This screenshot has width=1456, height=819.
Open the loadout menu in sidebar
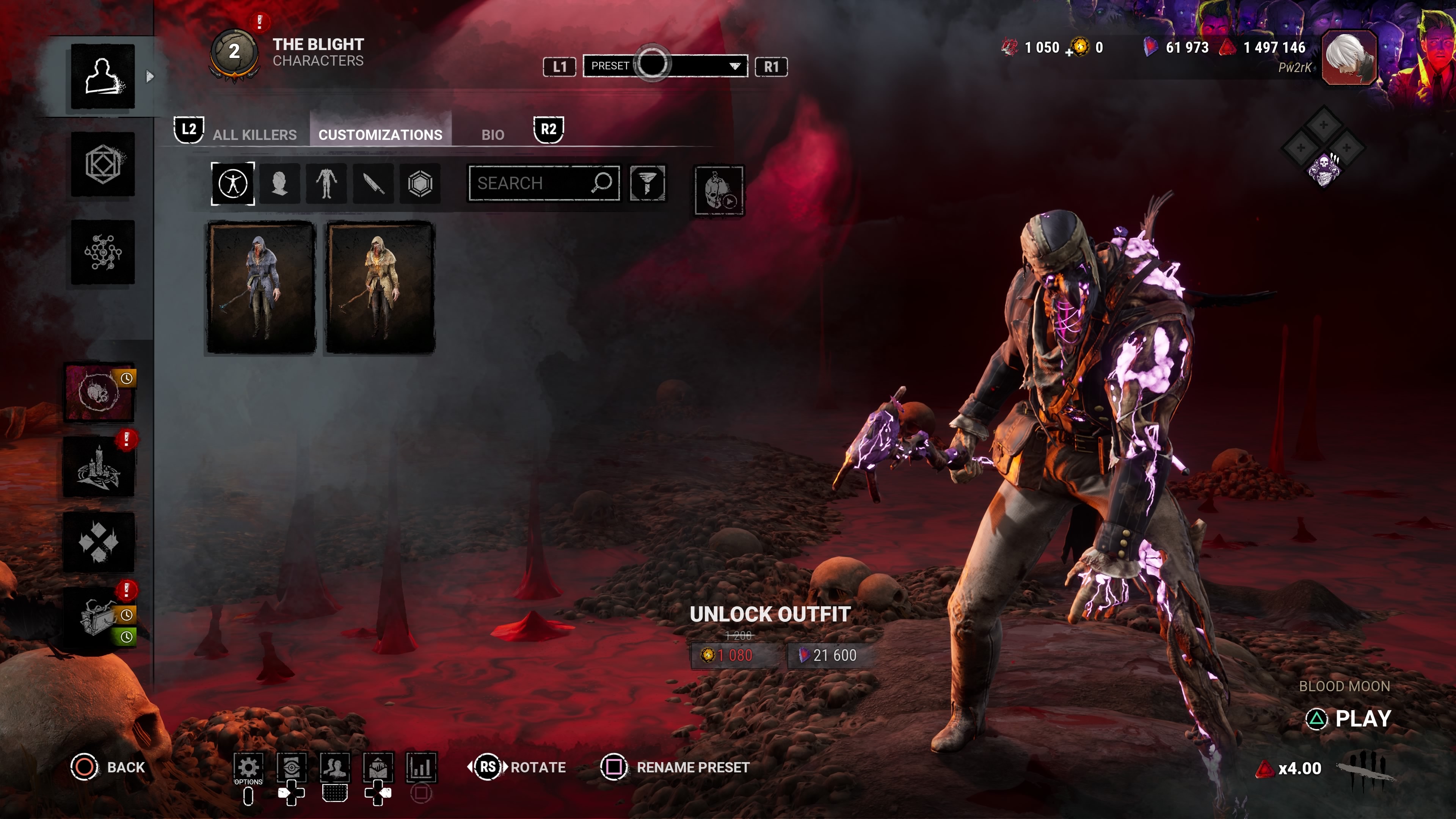pos(103,165)
